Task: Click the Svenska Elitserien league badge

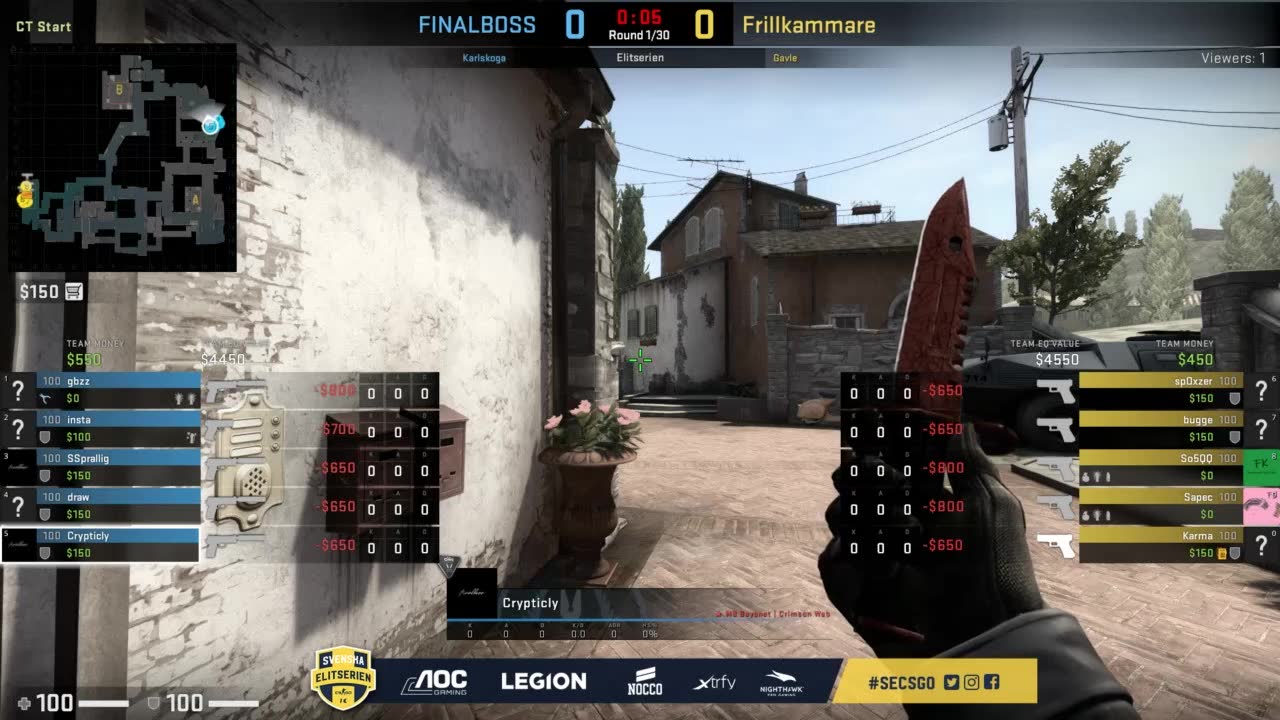Action: pyautogui.click(x=344, y=677)
